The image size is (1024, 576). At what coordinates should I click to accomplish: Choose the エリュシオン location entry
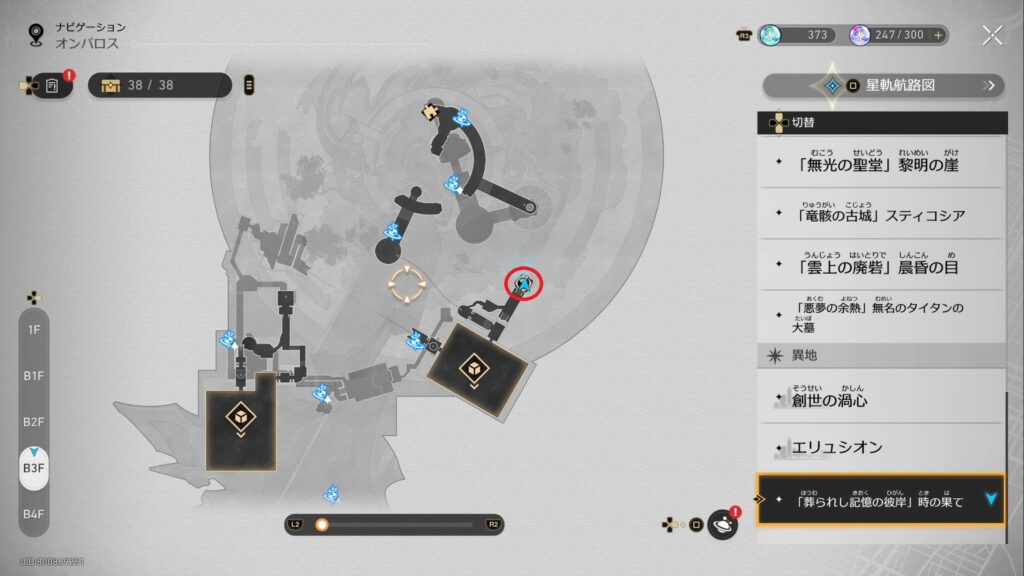[x=880, y=449]
